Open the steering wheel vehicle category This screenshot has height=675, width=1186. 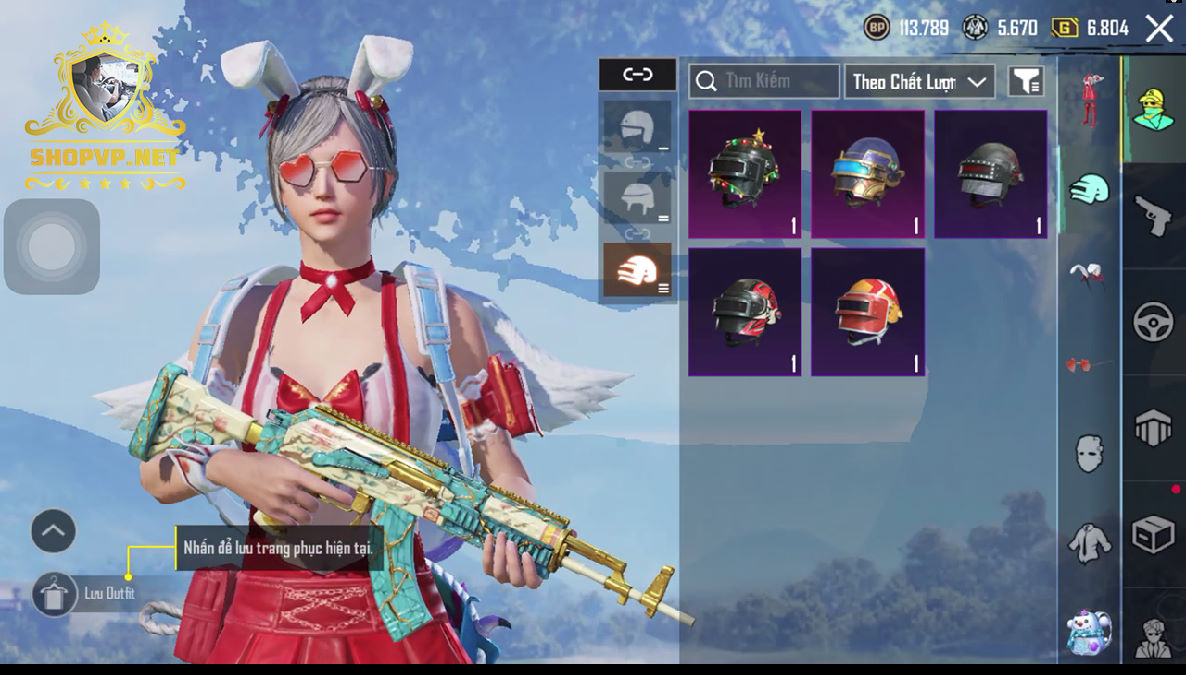(x=1153, y=322)
